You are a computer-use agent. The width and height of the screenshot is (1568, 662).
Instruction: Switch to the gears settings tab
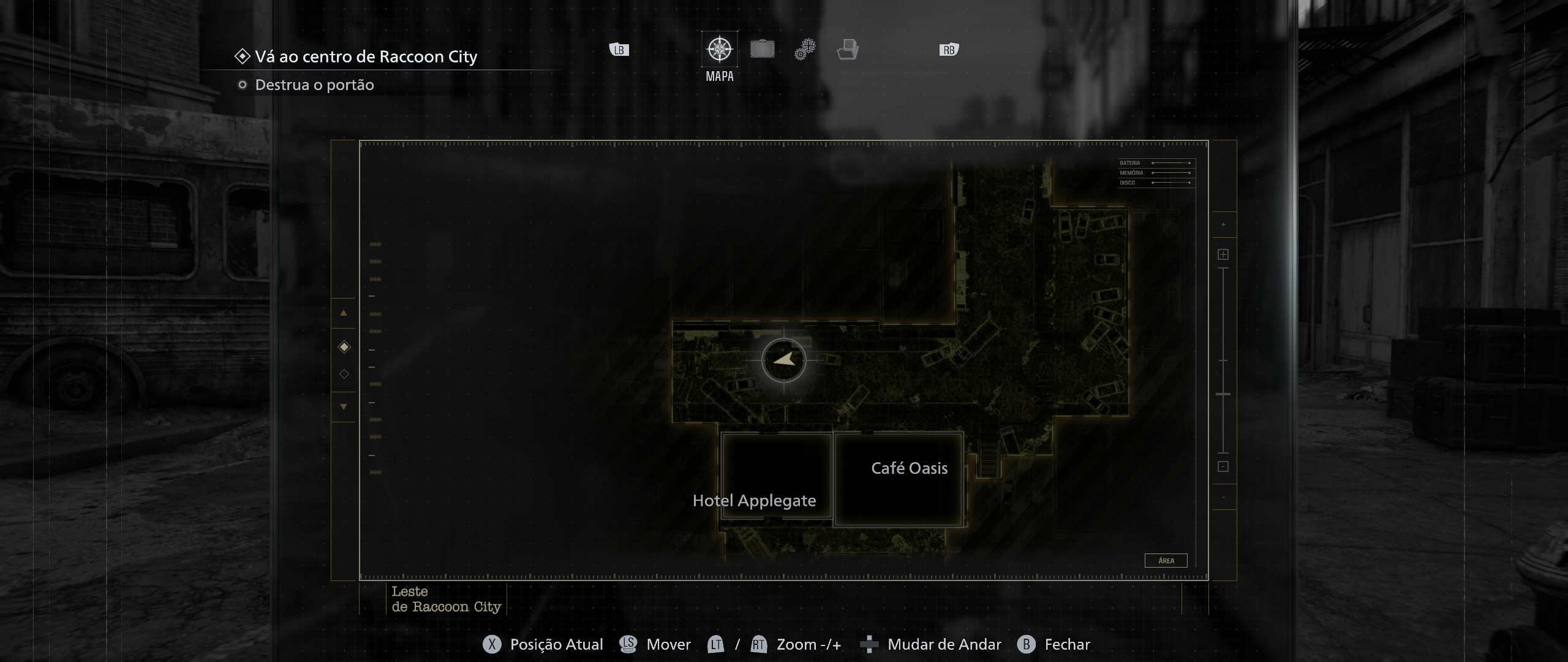point(805,49)
